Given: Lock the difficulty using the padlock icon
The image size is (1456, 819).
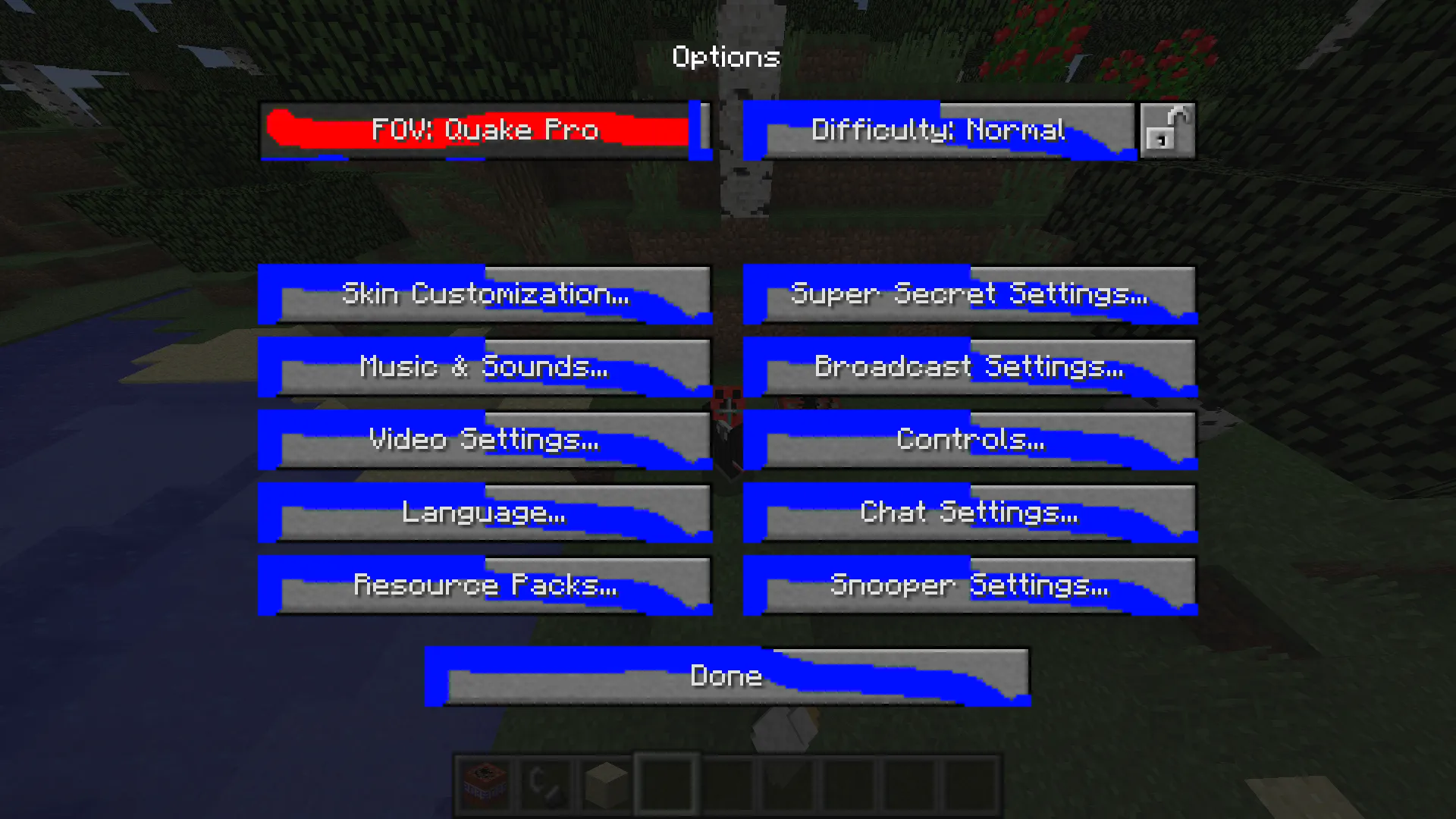Looking at the screenshot, I should click(1167, 130).
